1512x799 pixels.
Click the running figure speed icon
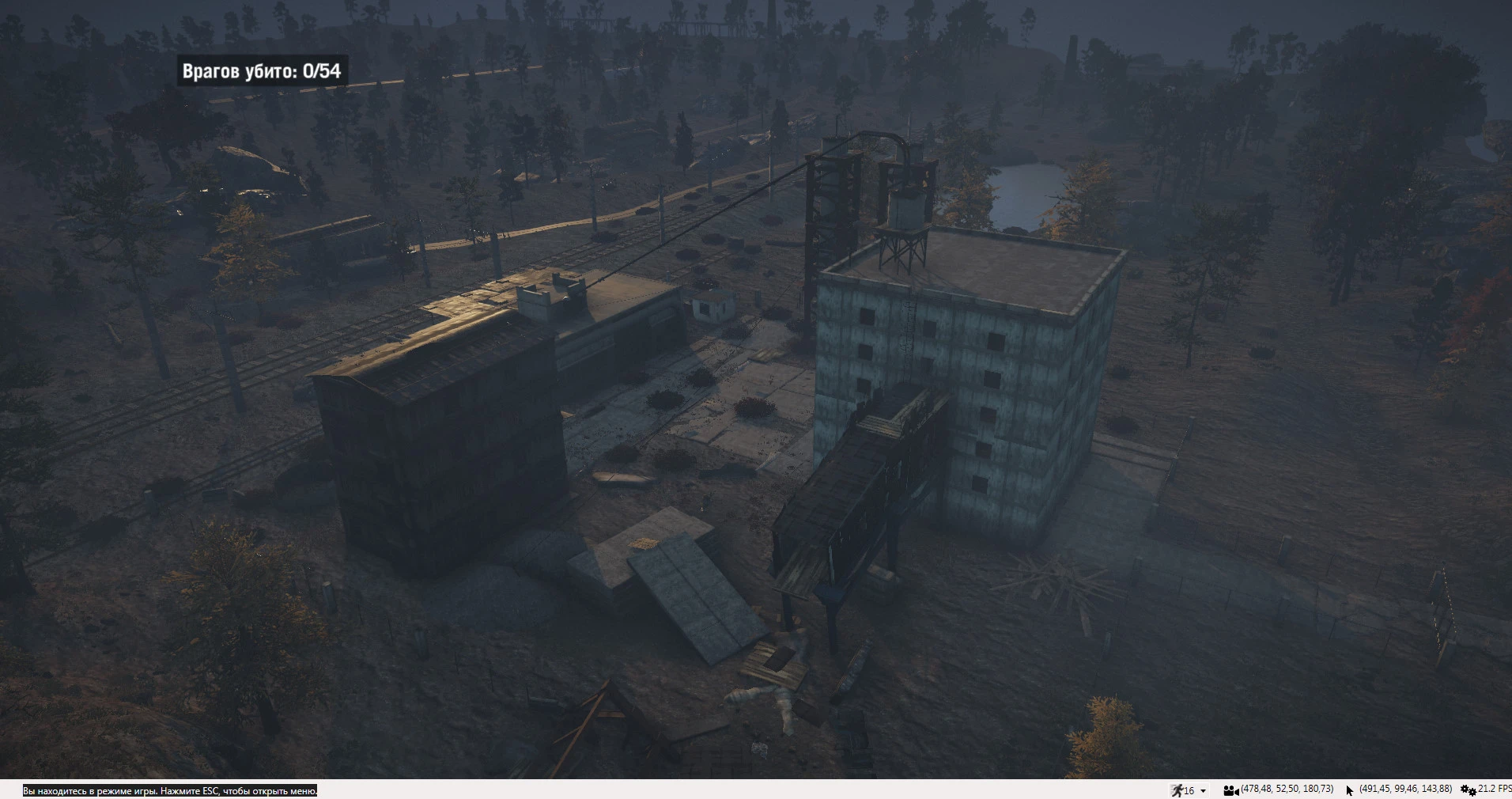click(1180, 790)
